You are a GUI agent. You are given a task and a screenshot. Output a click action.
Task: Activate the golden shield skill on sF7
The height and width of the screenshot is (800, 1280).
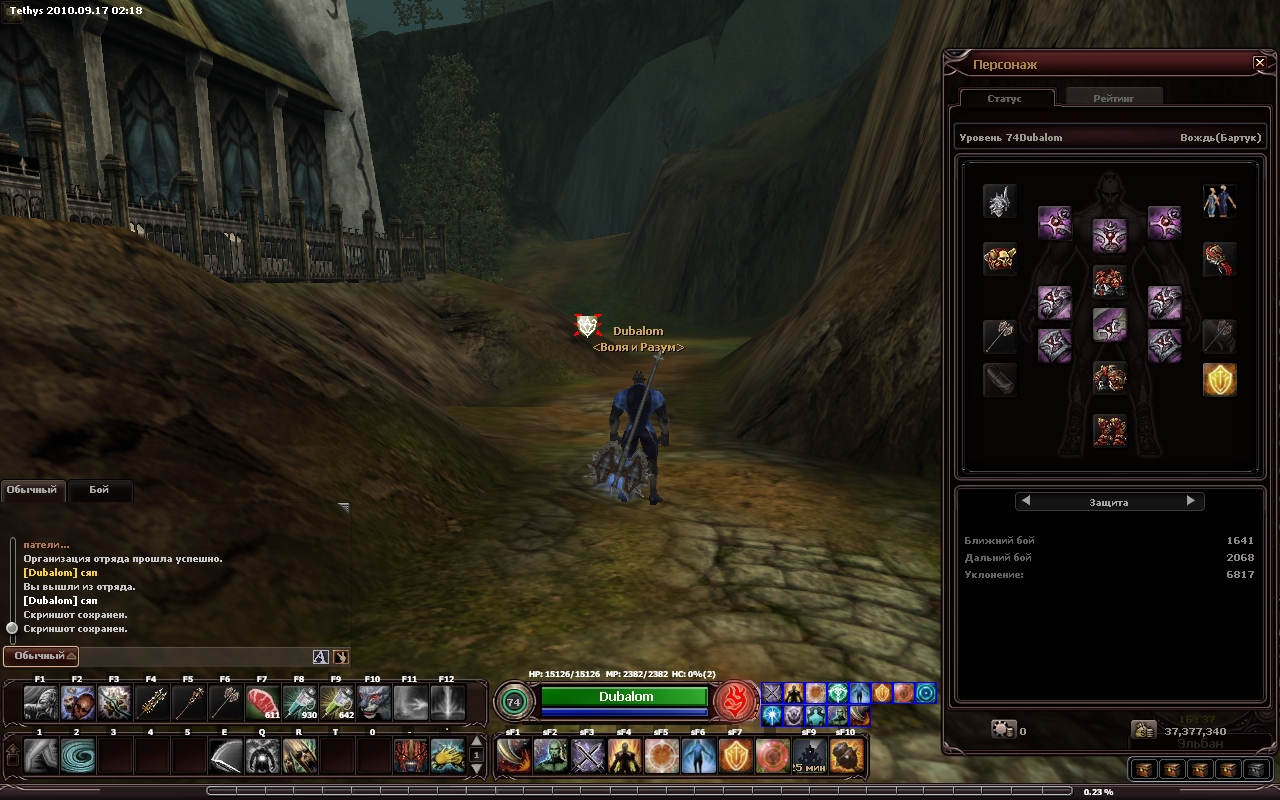[x=736, y=756]
